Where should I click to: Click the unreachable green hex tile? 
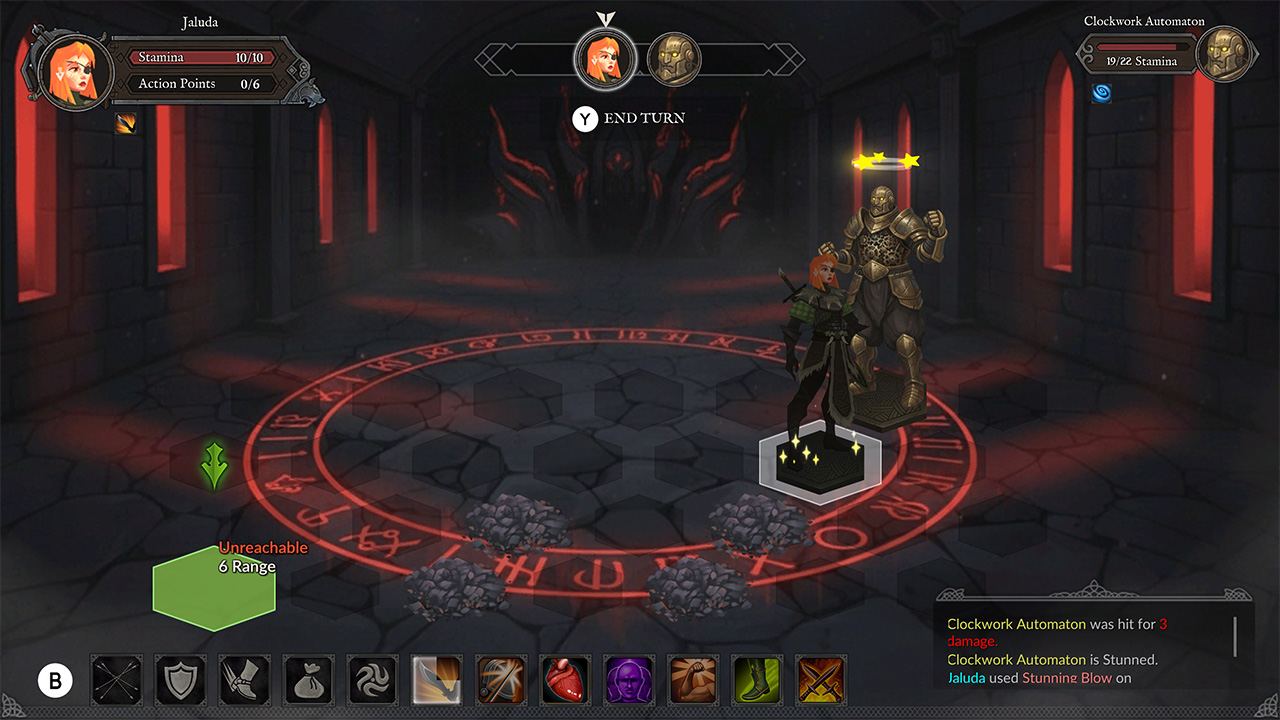(x=213, y=590)
